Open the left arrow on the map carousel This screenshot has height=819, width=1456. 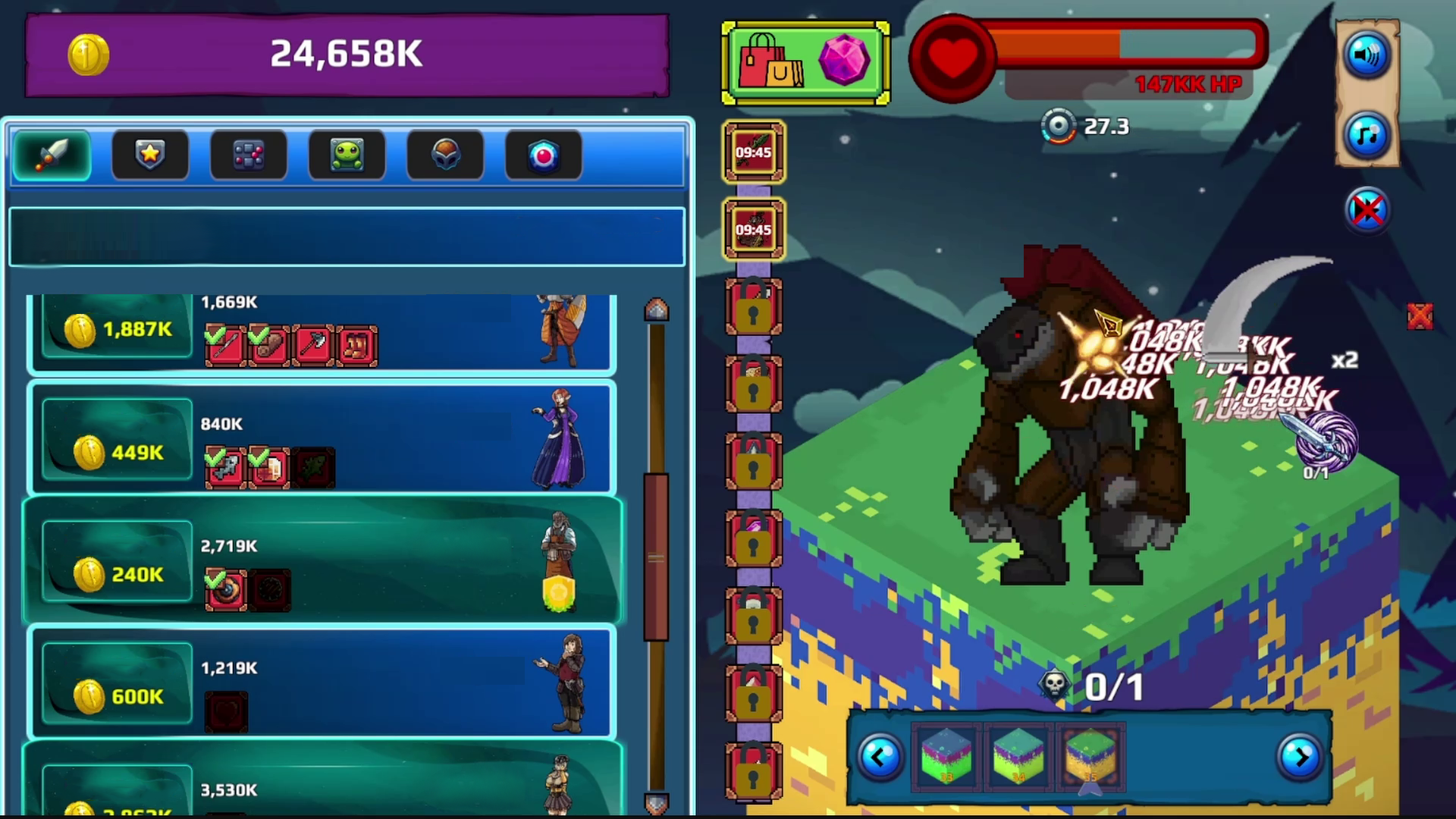(x=880, y=758)
